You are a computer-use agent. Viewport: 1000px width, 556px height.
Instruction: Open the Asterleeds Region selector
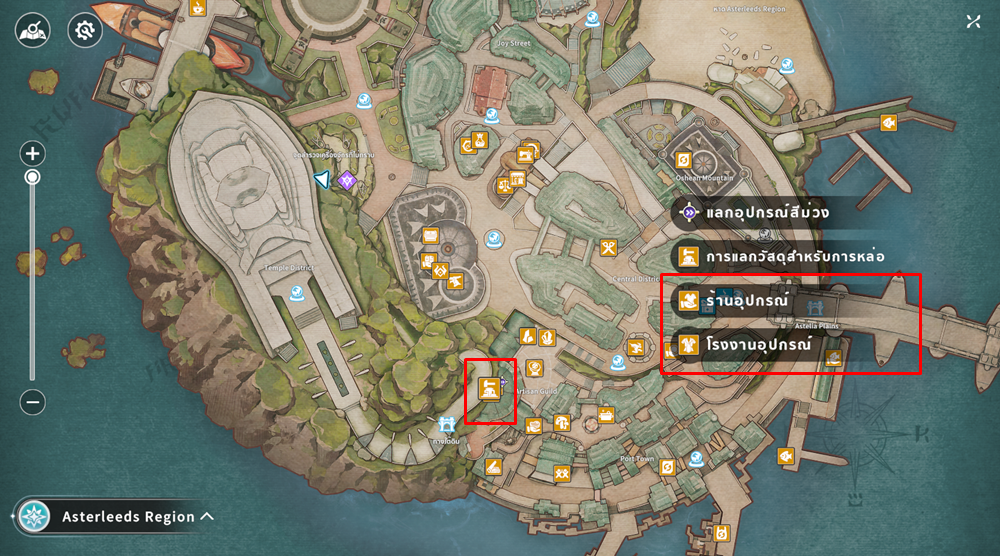[x=117, y=517]
